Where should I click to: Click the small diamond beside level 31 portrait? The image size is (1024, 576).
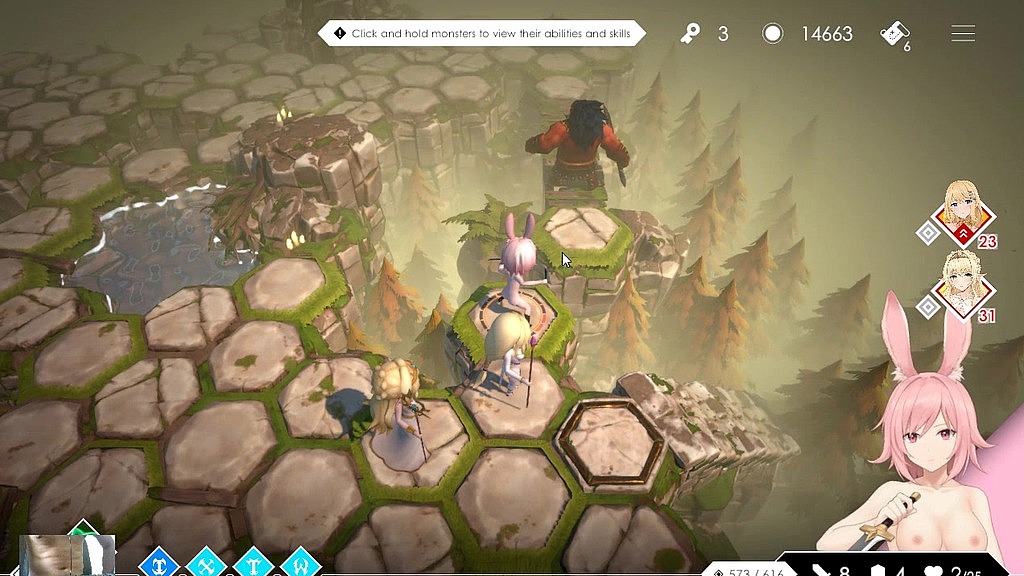[x=929, y=307]
